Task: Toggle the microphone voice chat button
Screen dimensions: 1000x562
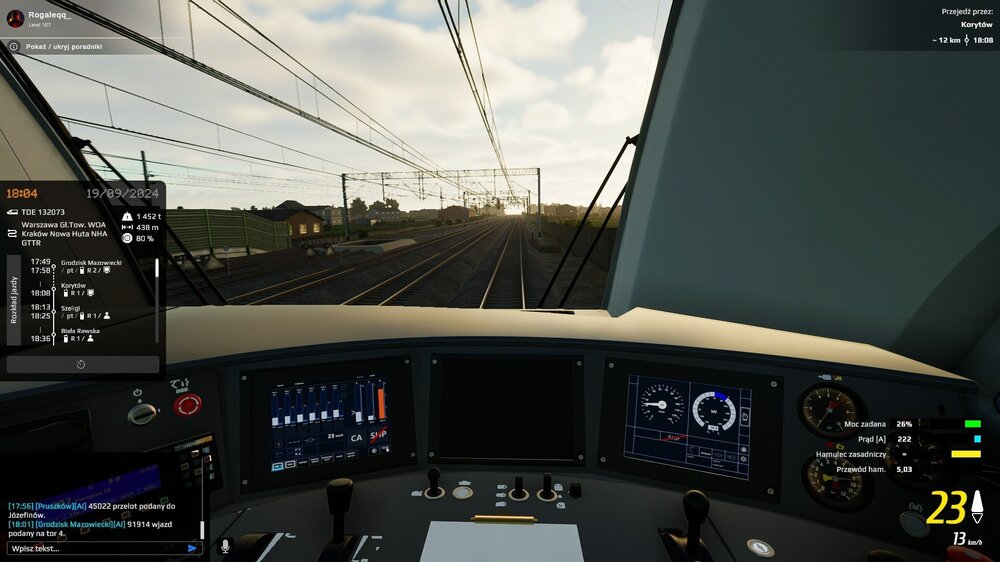Action: click(225, 546)
